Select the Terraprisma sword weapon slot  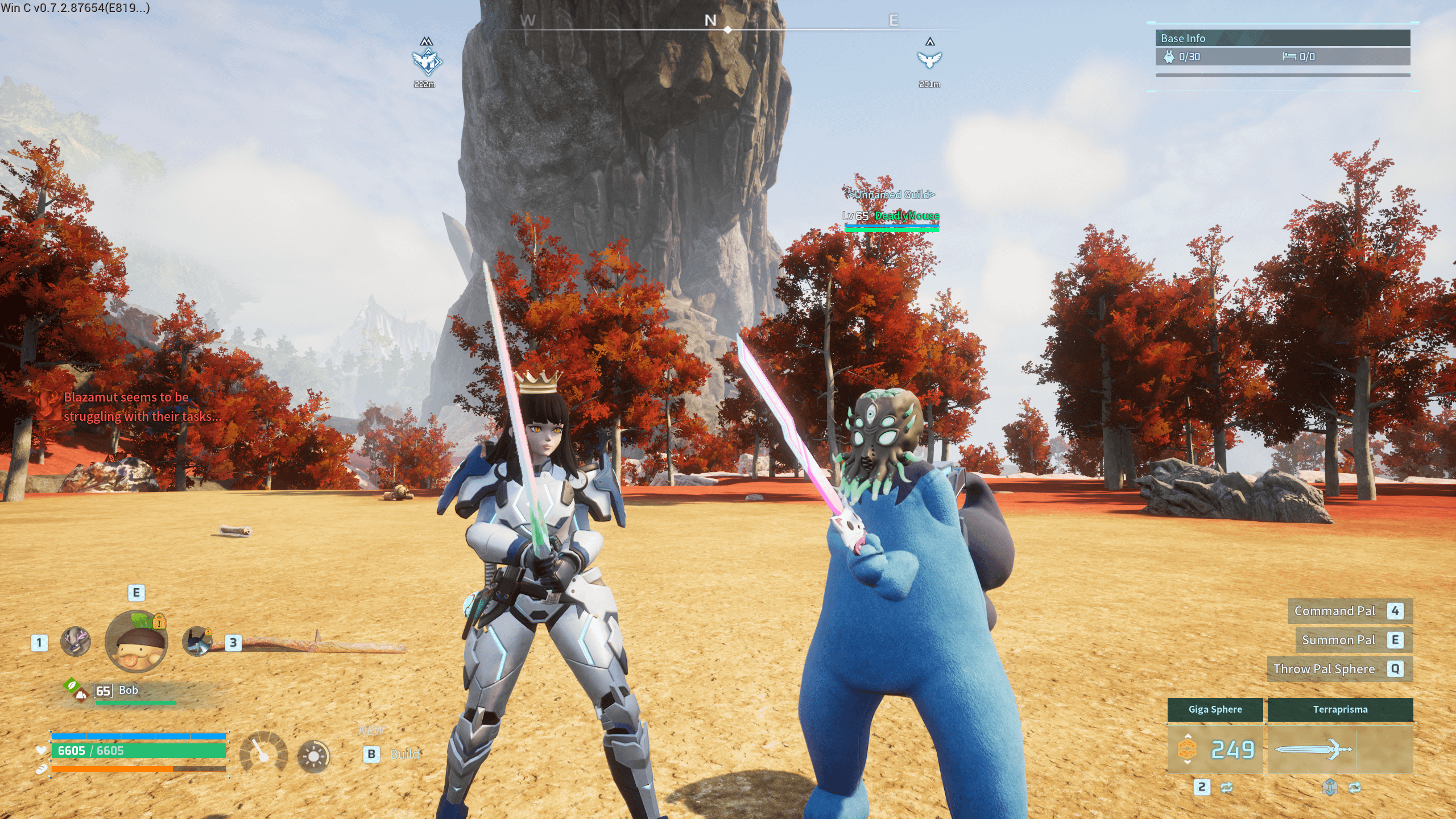pyautogui.click(x=1340, y=748)
